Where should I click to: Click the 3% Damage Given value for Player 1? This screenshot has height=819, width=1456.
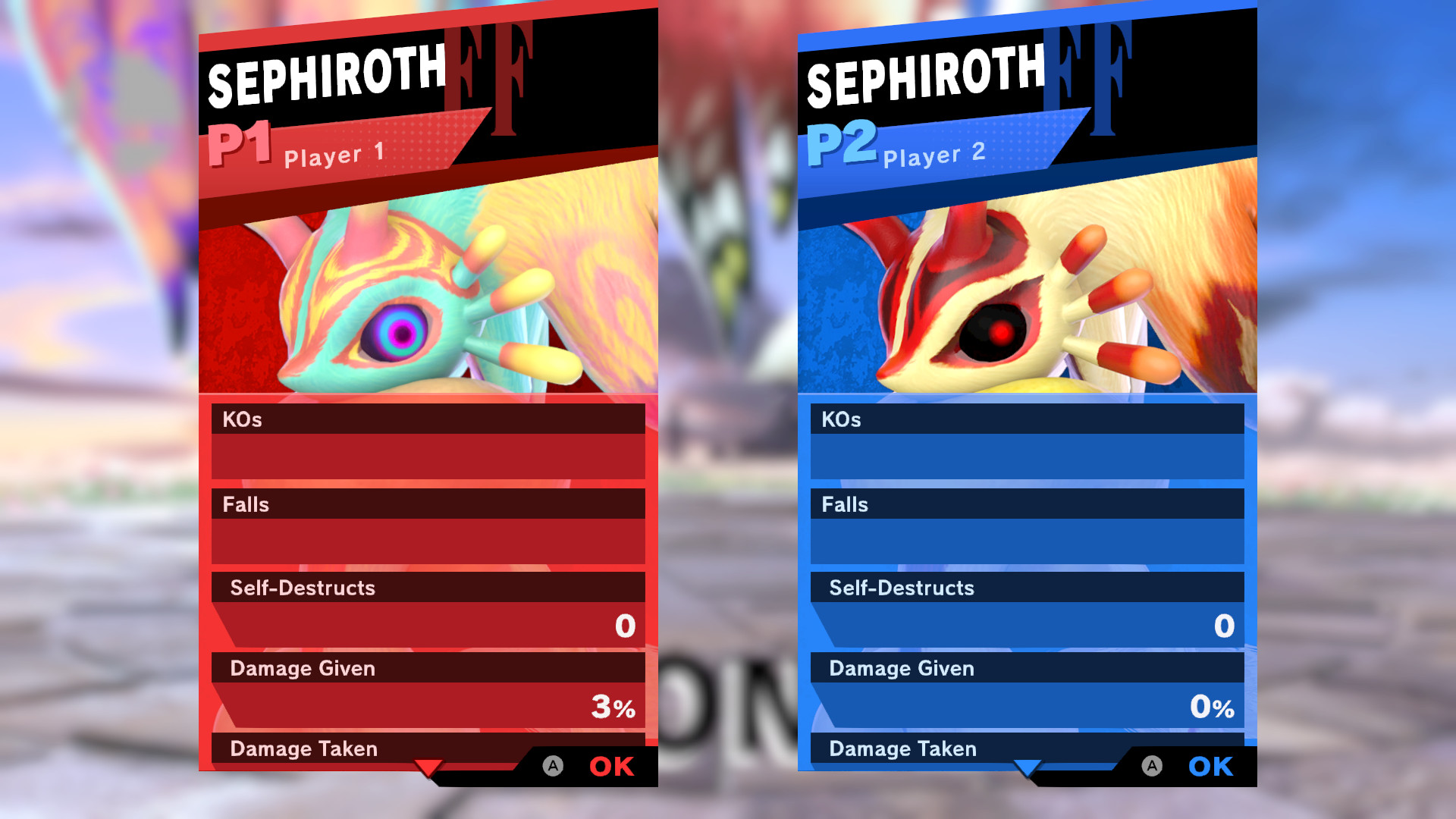613,707
